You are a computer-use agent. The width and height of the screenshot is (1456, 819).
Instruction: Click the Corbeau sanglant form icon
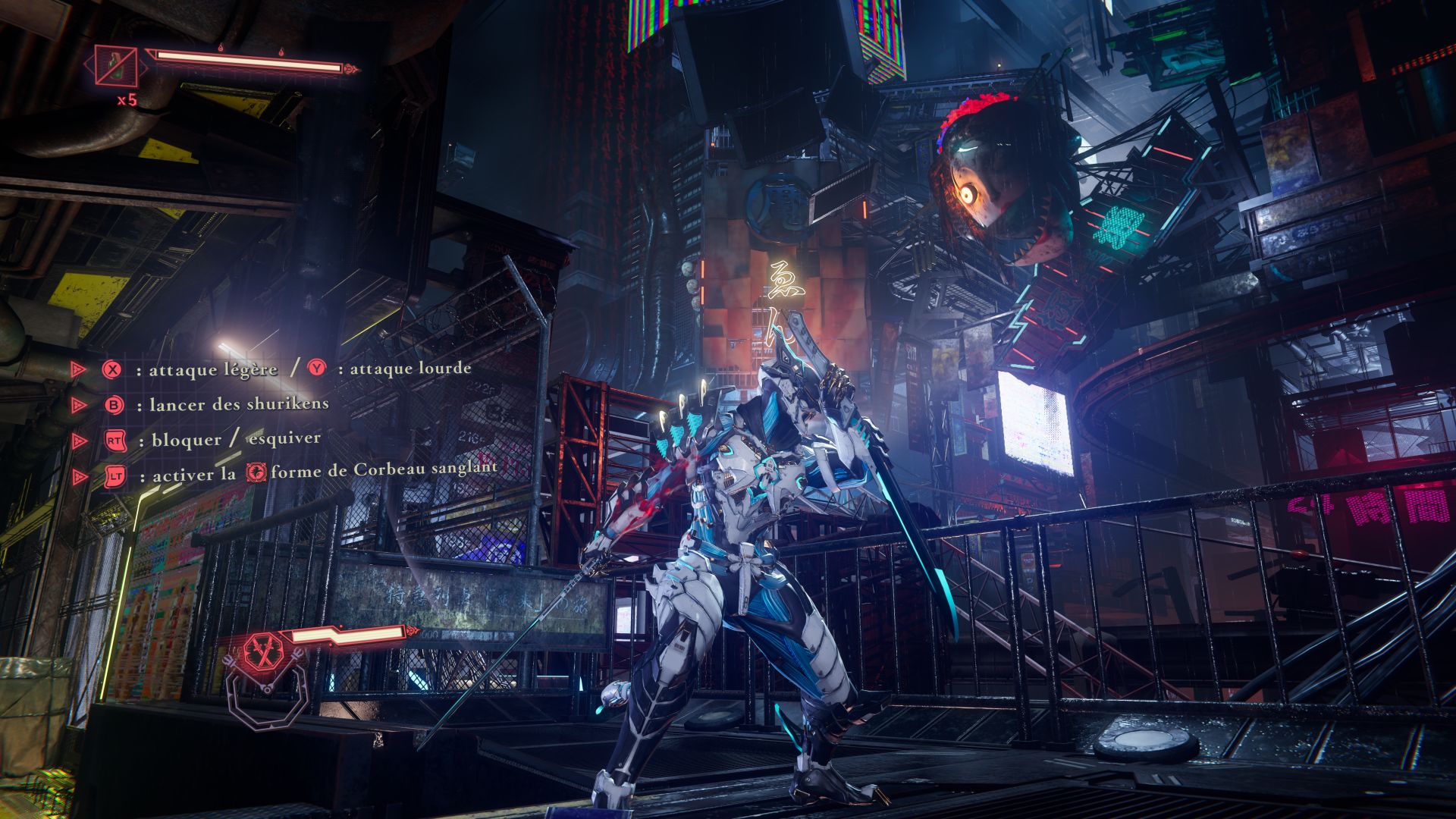click(x=257, y=472)
